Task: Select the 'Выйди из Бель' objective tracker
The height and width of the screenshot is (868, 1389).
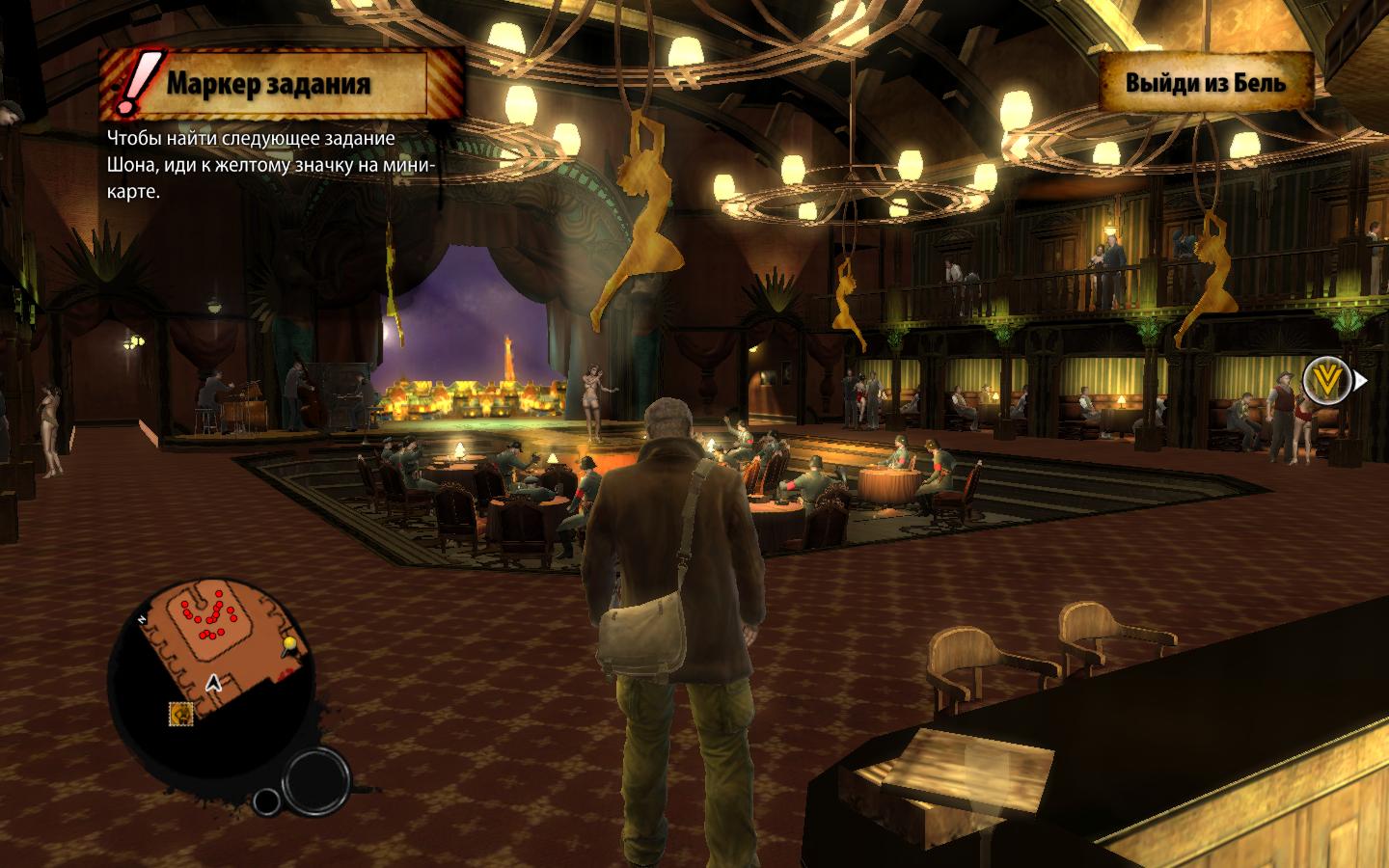Action: [1206, 82]
